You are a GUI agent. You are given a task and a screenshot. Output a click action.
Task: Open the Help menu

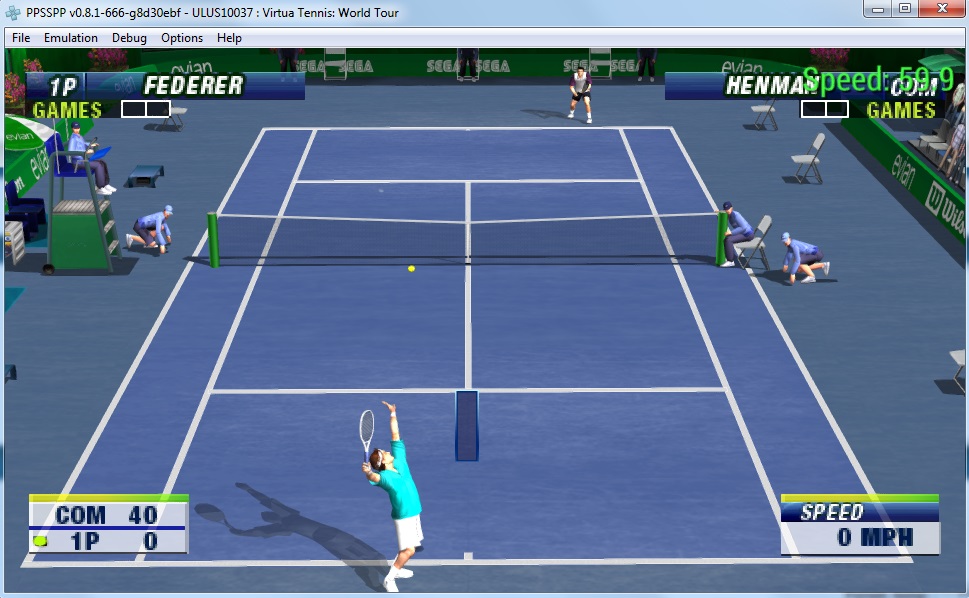click(229, 38)
